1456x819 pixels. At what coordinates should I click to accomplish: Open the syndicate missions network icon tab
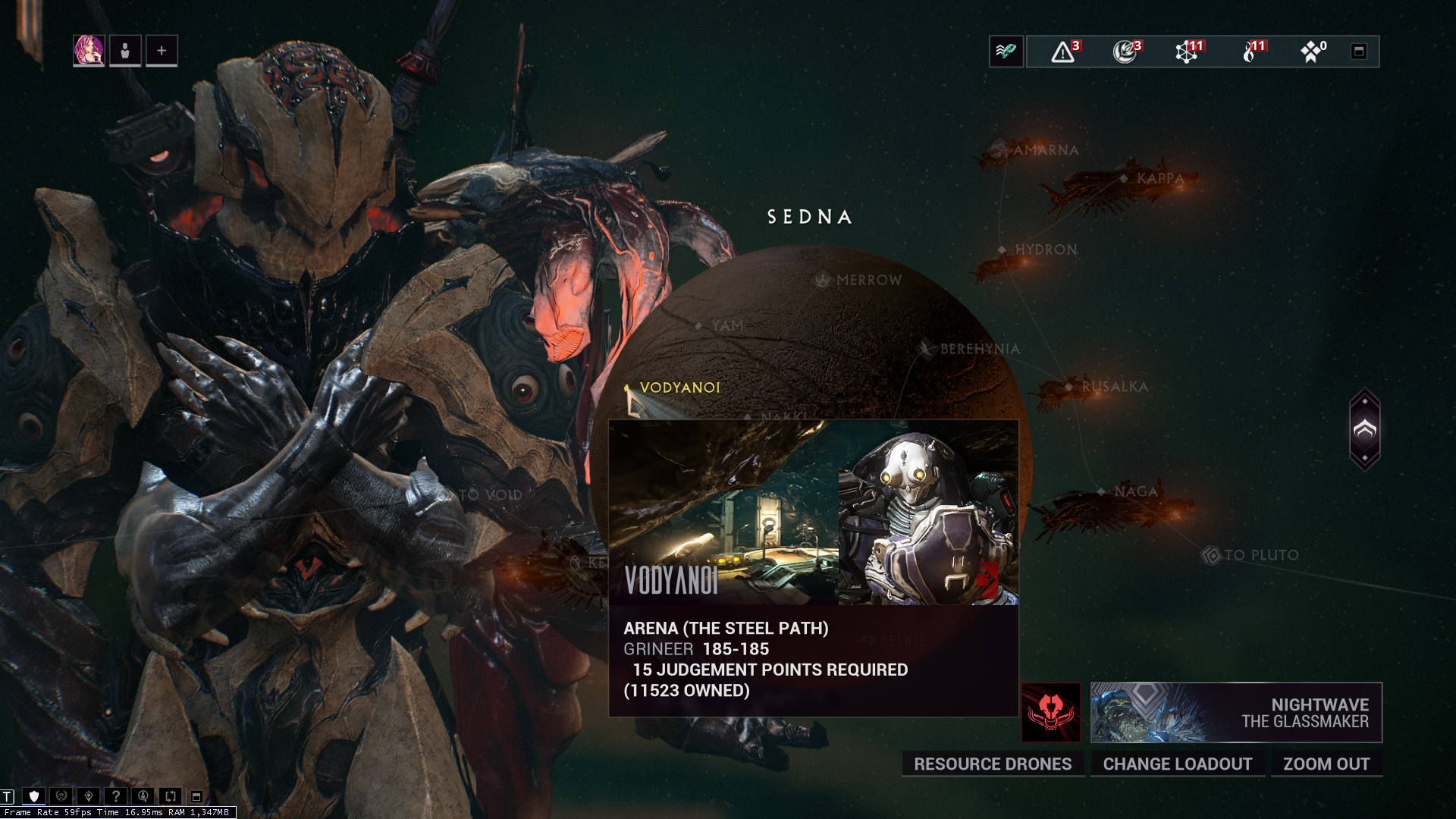pyautogui.click(x=1188, y=52)
